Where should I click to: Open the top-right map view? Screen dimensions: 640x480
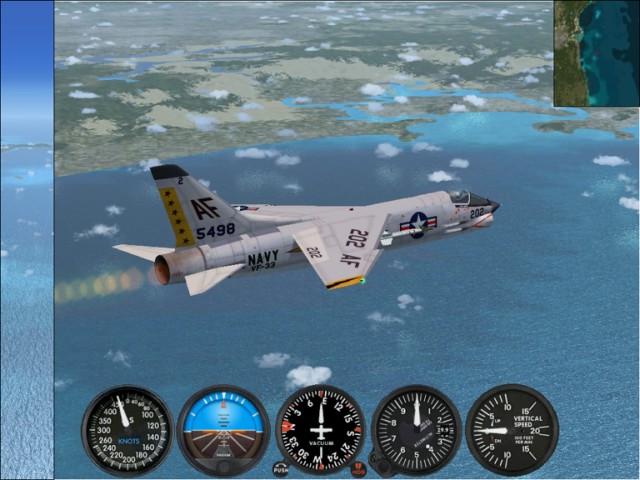click(x=596, y=53)
